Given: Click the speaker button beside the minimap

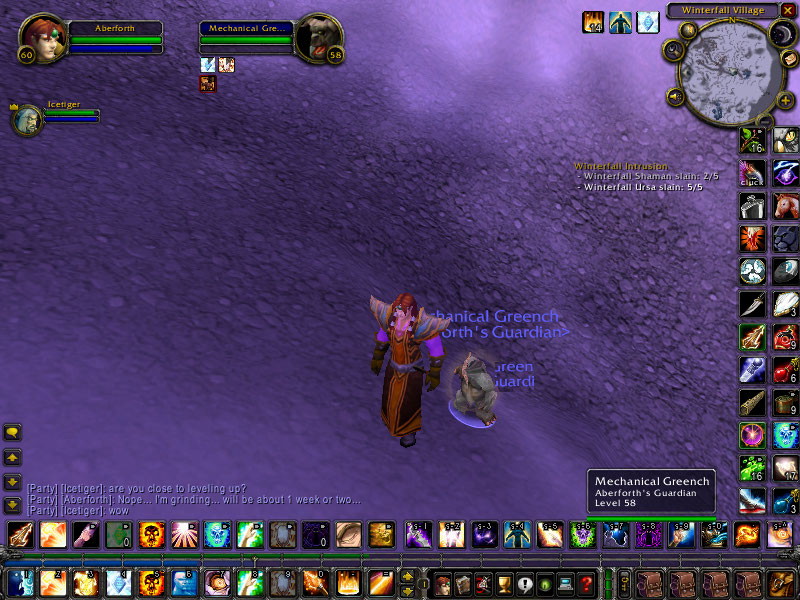Looking at the screenshot, I should (x=676, y=97).
